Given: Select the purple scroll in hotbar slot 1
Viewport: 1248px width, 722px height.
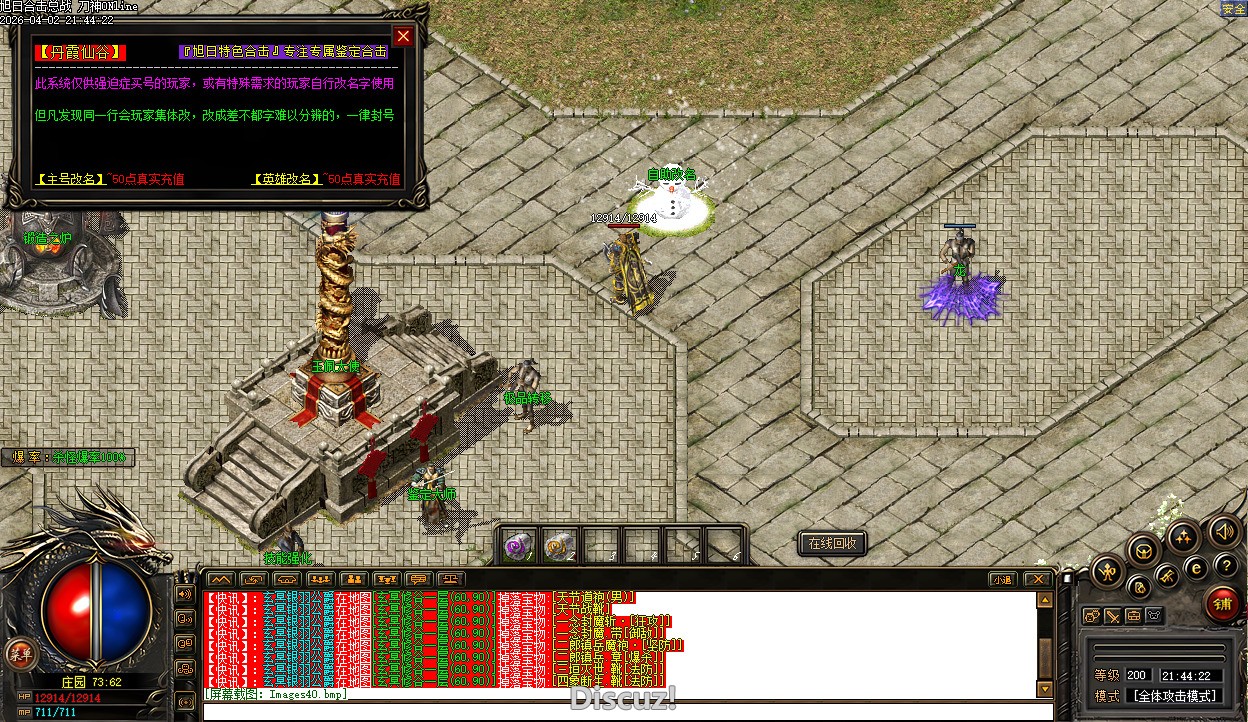Looking at the screenshot, I should point(519,546).
